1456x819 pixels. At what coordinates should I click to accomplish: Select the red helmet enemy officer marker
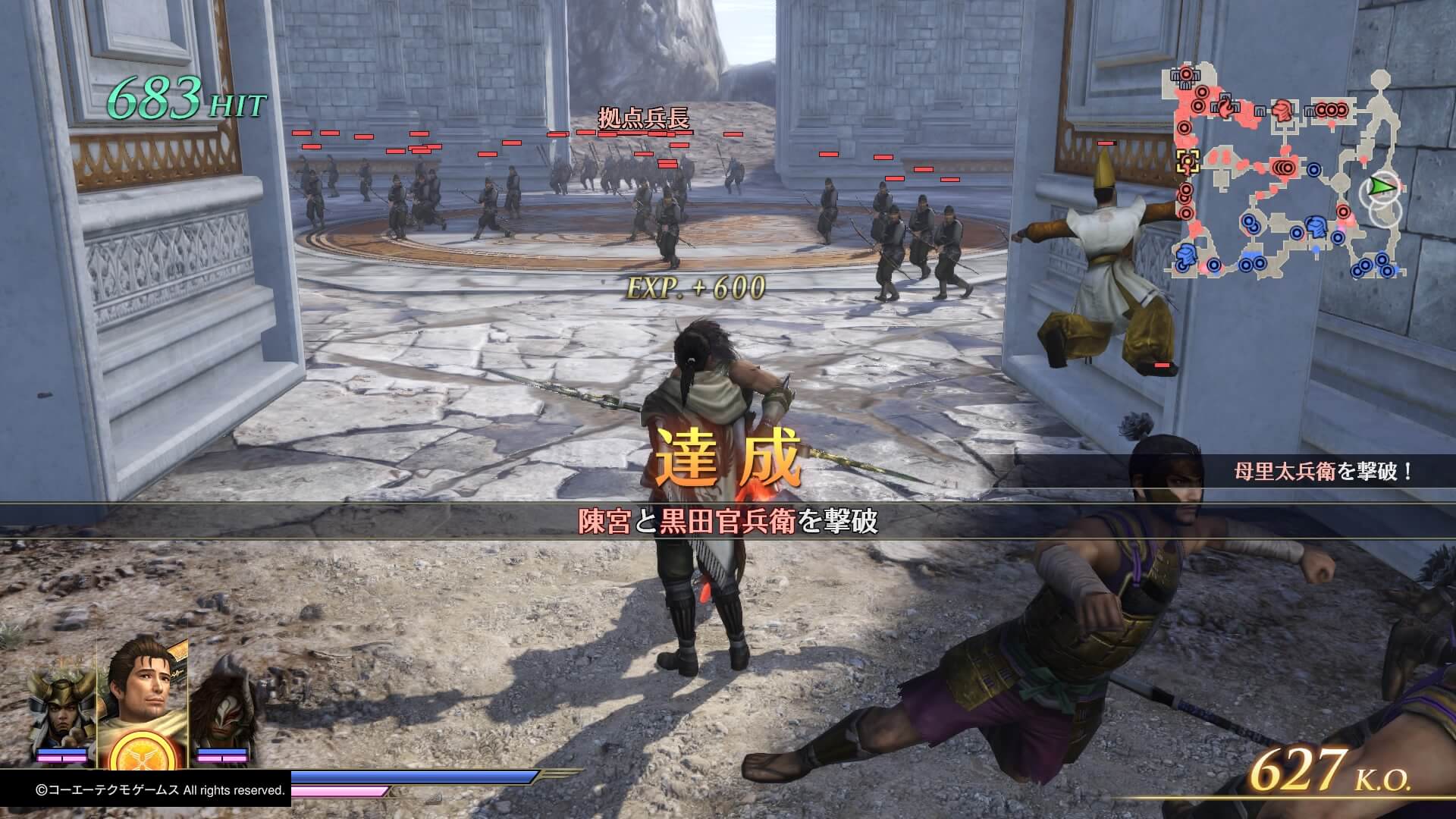pyautogui.click(x=1282, y=111)
